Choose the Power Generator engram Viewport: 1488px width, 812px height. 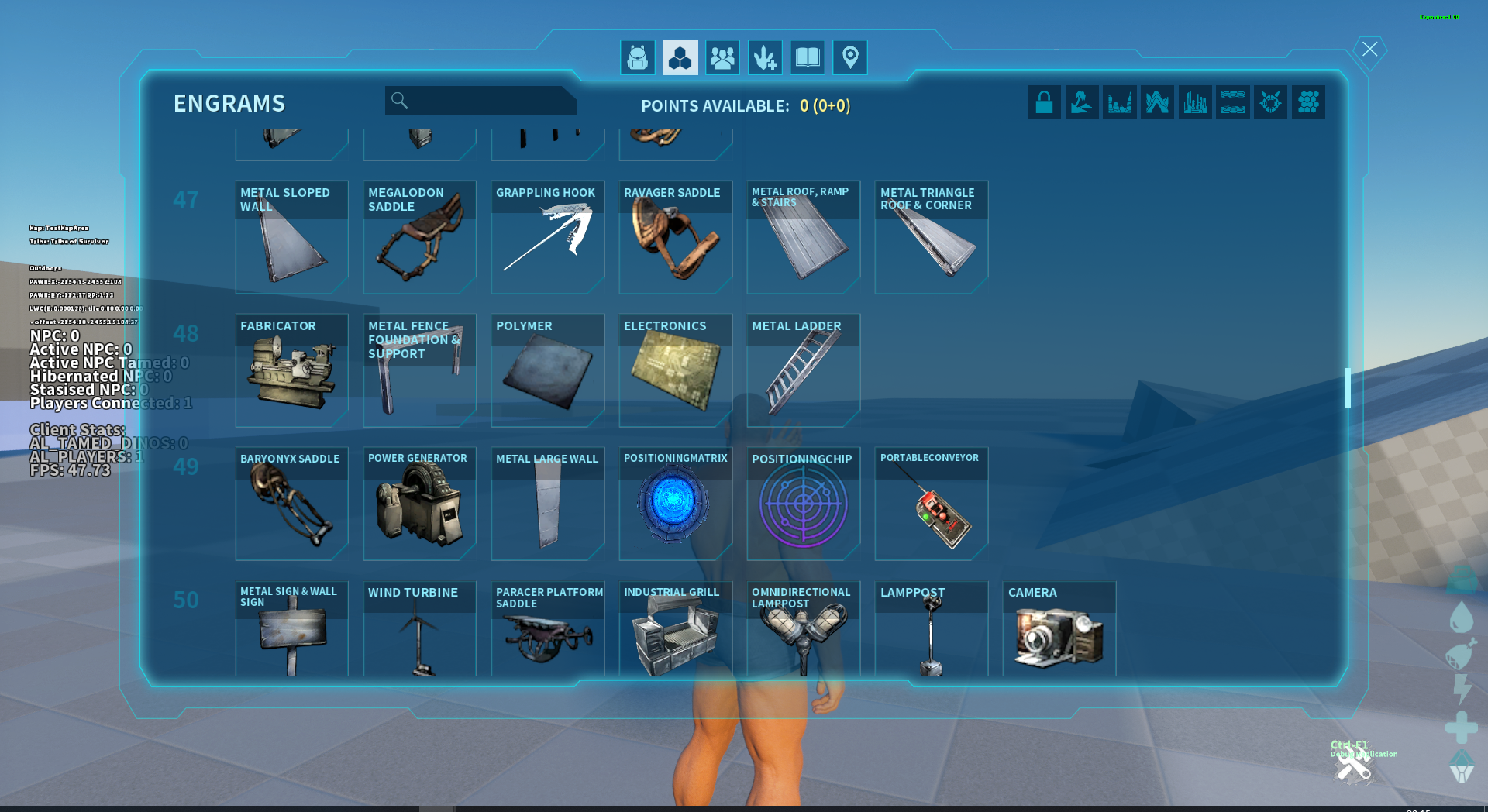coord(419,504)
